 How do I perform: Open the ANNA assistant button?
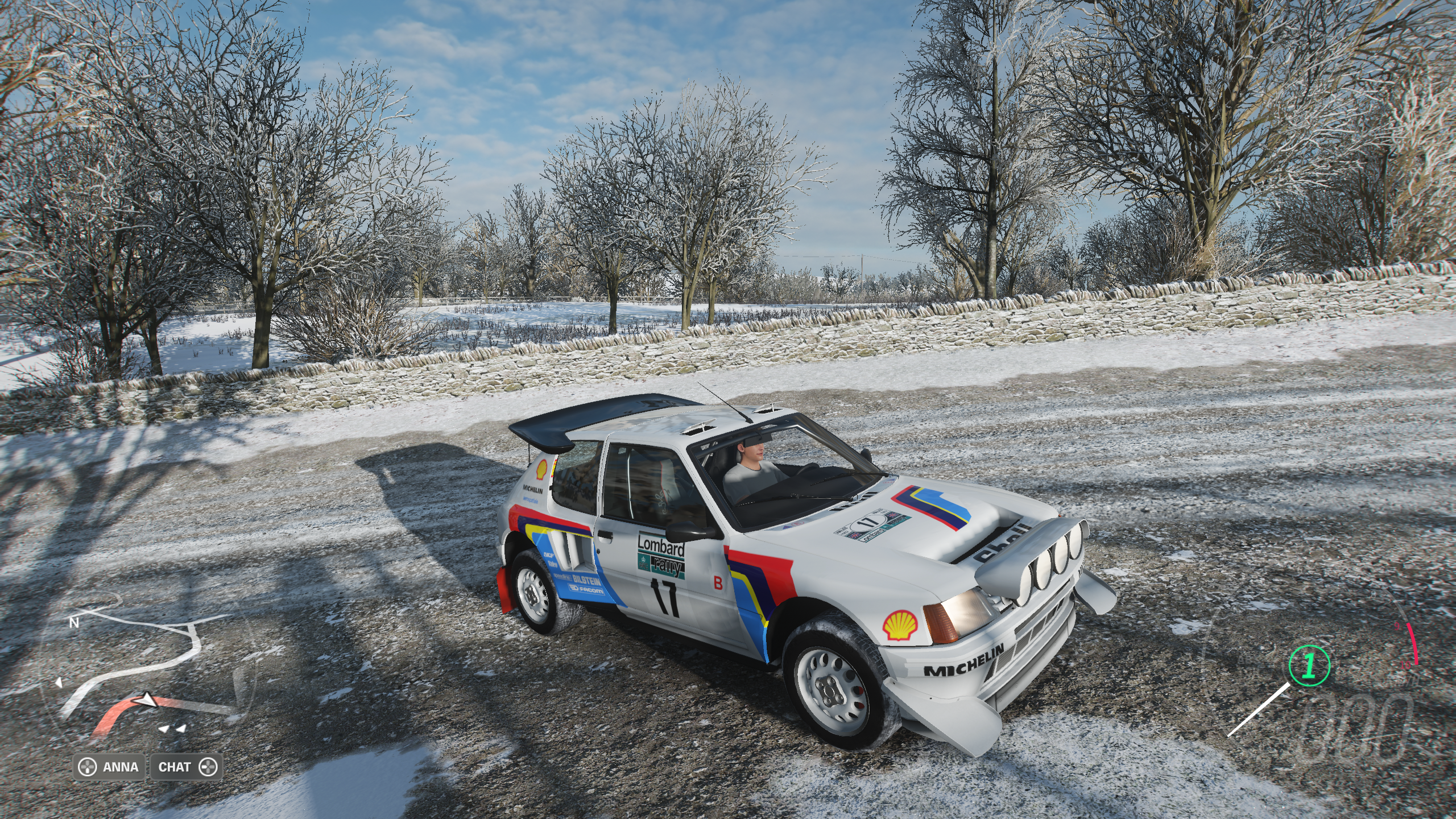(110, 767)
